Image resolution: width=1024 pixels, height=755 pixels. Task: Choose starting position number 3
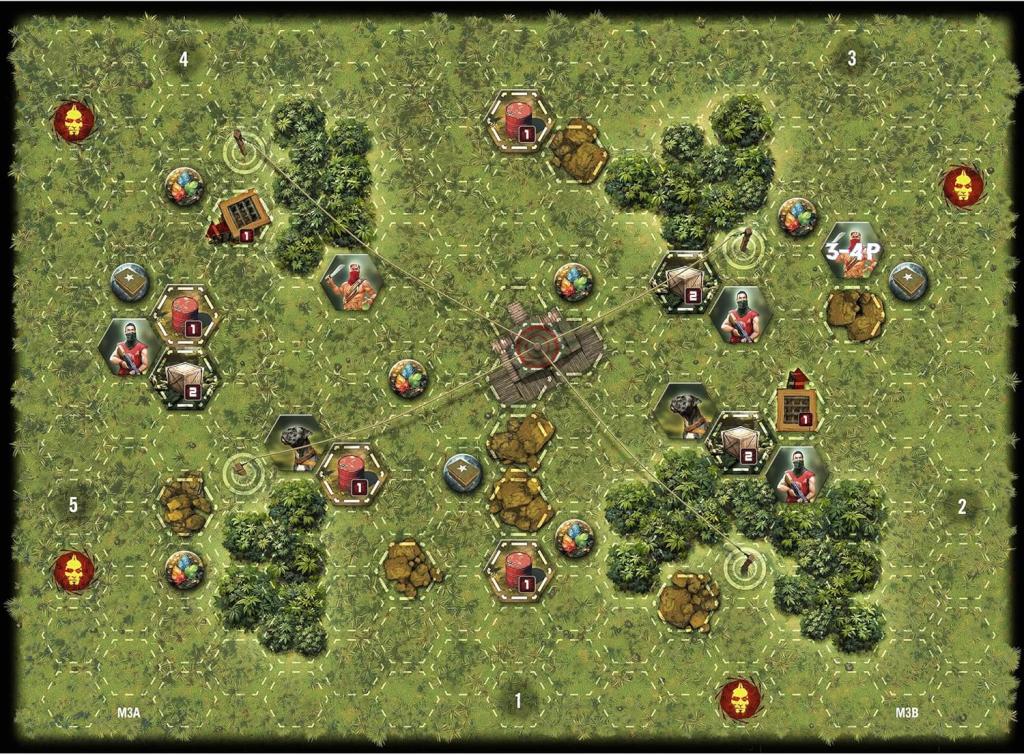pyautogui.click(x=851, y=59)
